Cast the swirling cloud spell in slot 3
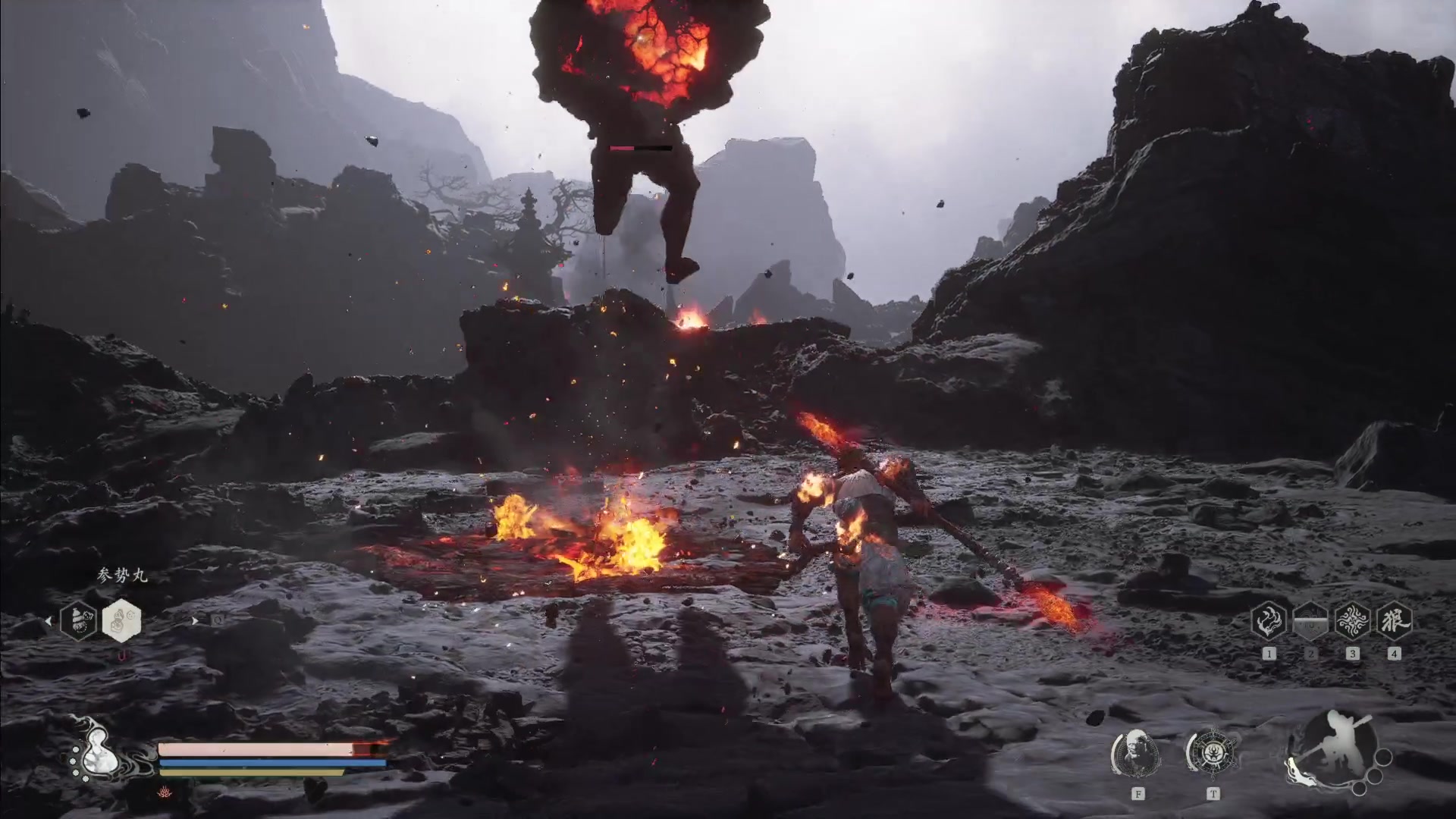 click(x=1352, y=622)
